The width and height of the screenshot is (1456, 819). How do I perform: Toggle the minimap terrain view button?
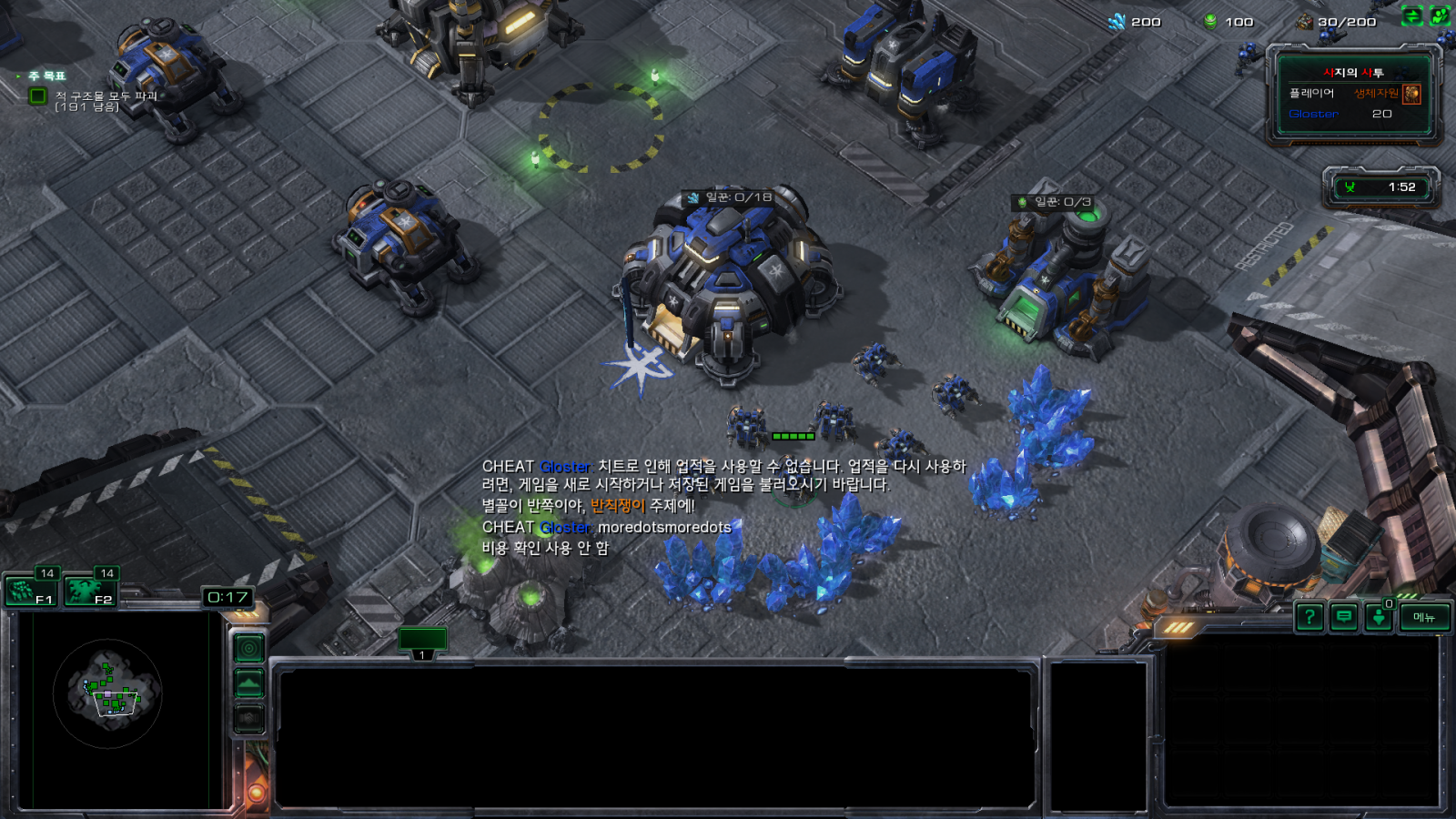[249, 683]
